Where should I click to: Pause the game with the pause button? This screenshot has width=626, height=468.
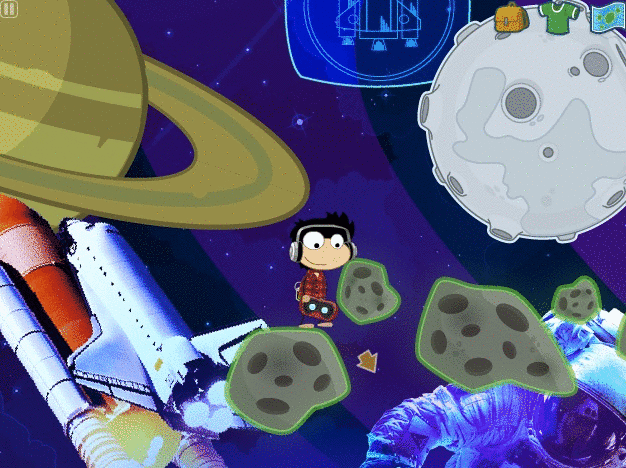pyautogui.click(x=9, y=10)
